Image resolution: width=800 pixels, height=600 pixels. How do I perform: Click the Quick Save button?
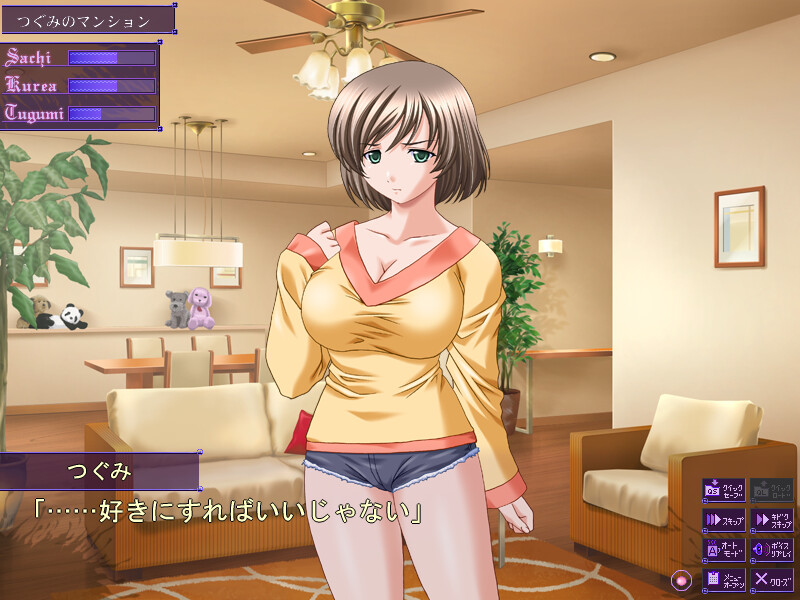pyautogui.click(x=724, y=490)
